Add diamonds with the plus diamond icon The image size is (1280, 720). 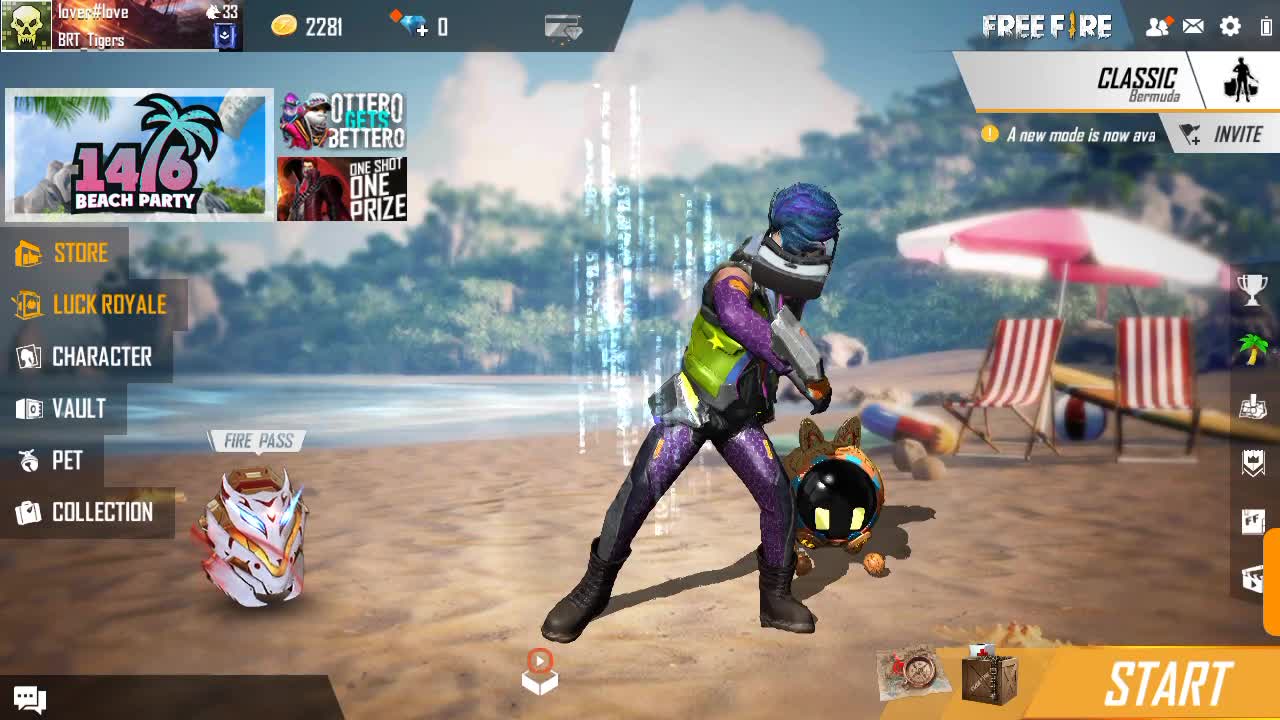[410, 25]
